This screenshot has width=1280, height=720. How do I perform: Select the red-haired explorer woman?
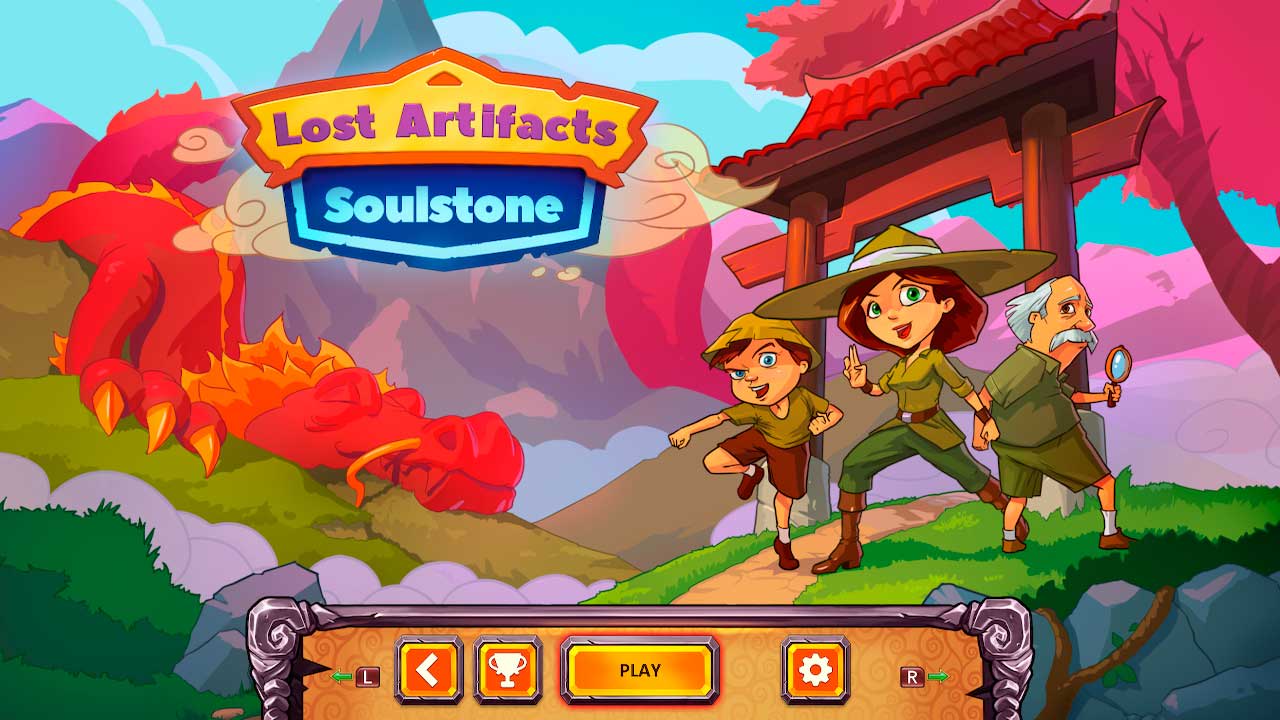(x=915, y=400)
